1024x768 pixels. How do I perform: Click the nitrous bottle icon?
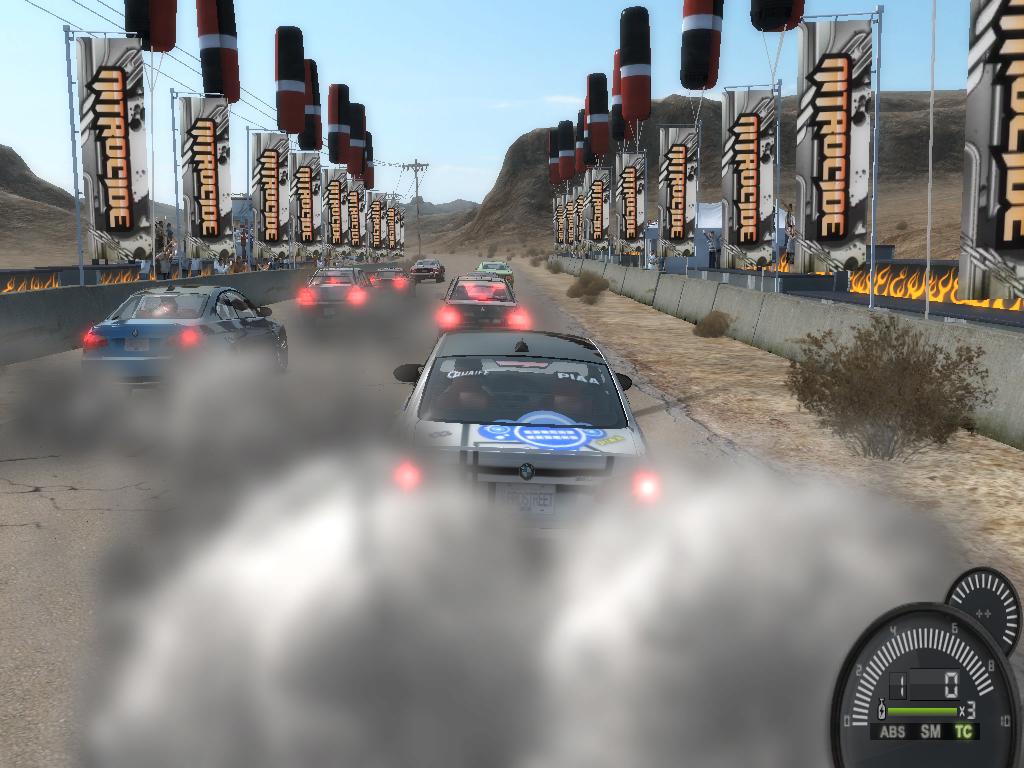pos(881,711)
